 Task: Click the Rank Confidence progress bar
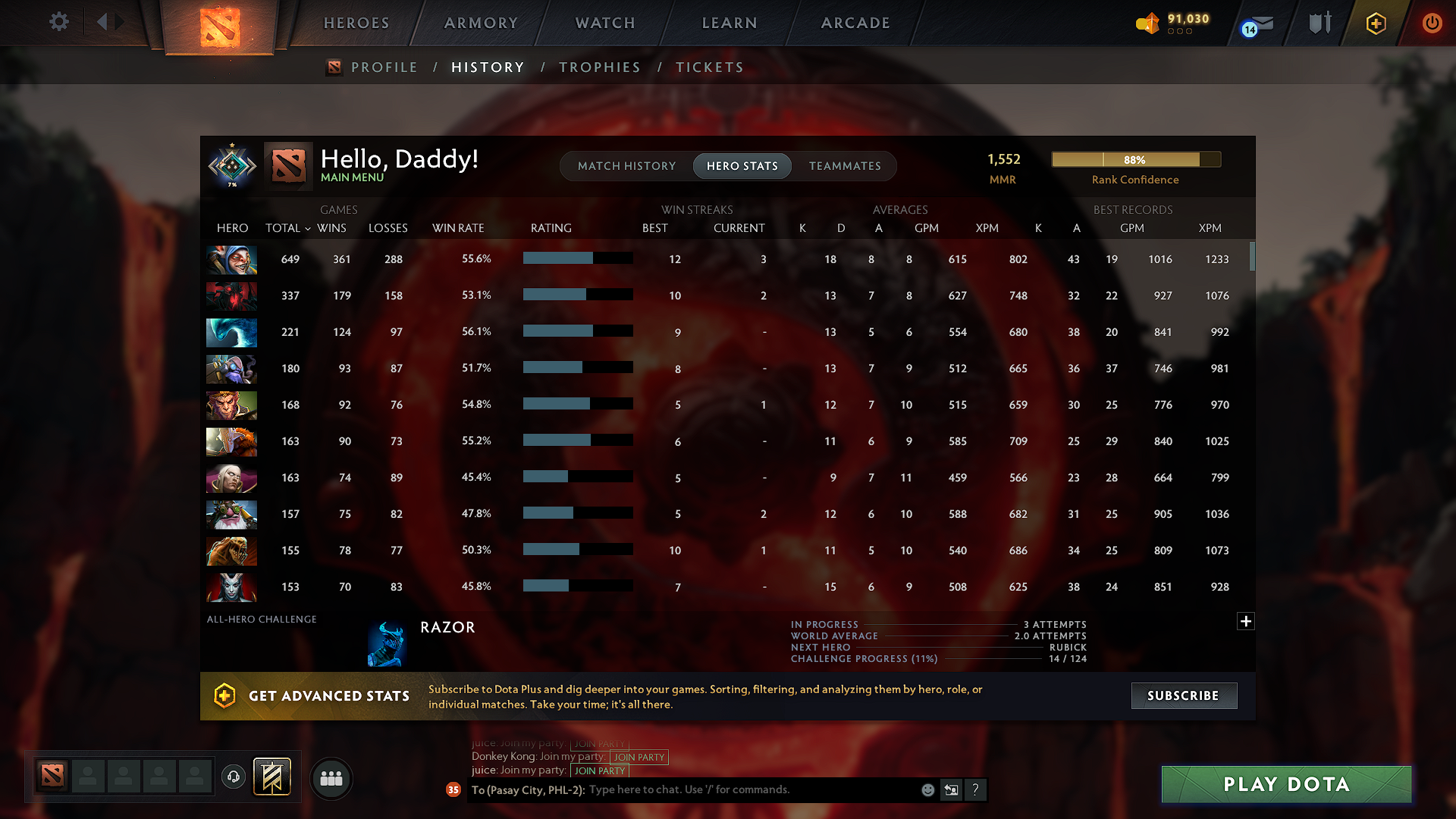(x=1135, y=159)
